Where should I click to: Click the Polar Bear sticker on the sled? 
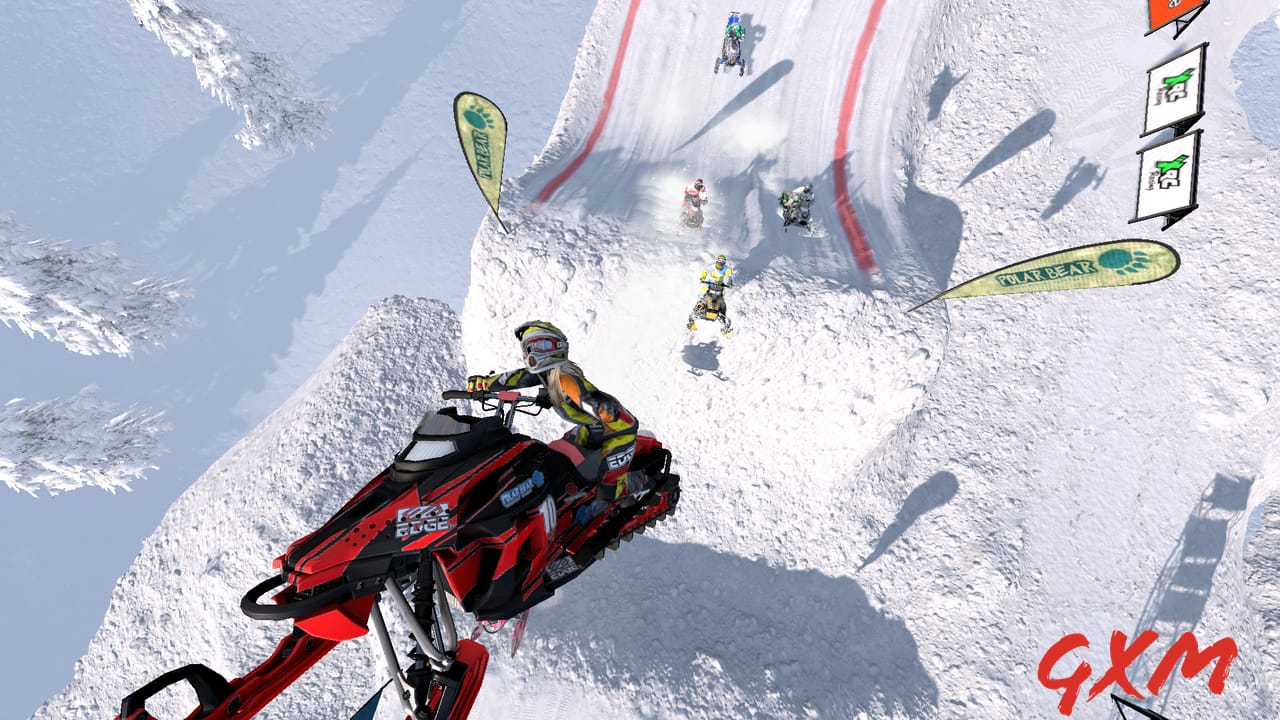tap(520, 490)
